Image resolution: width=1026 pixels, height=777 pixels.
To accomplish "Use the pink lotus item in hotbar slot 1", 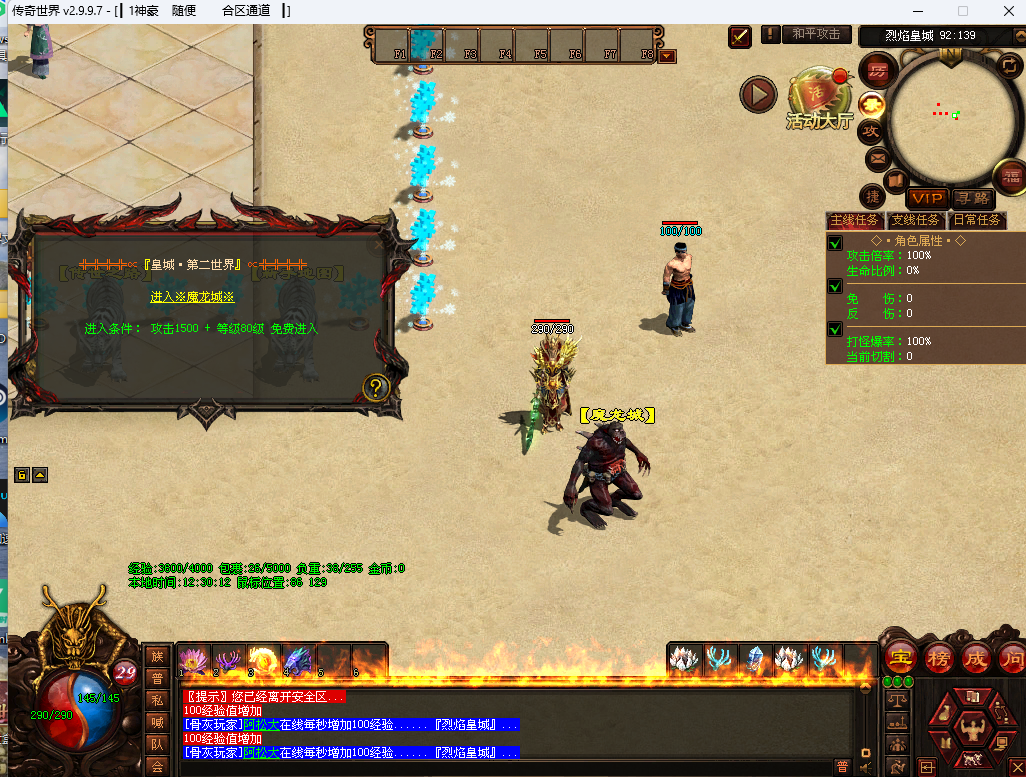I will pos(193,659).
